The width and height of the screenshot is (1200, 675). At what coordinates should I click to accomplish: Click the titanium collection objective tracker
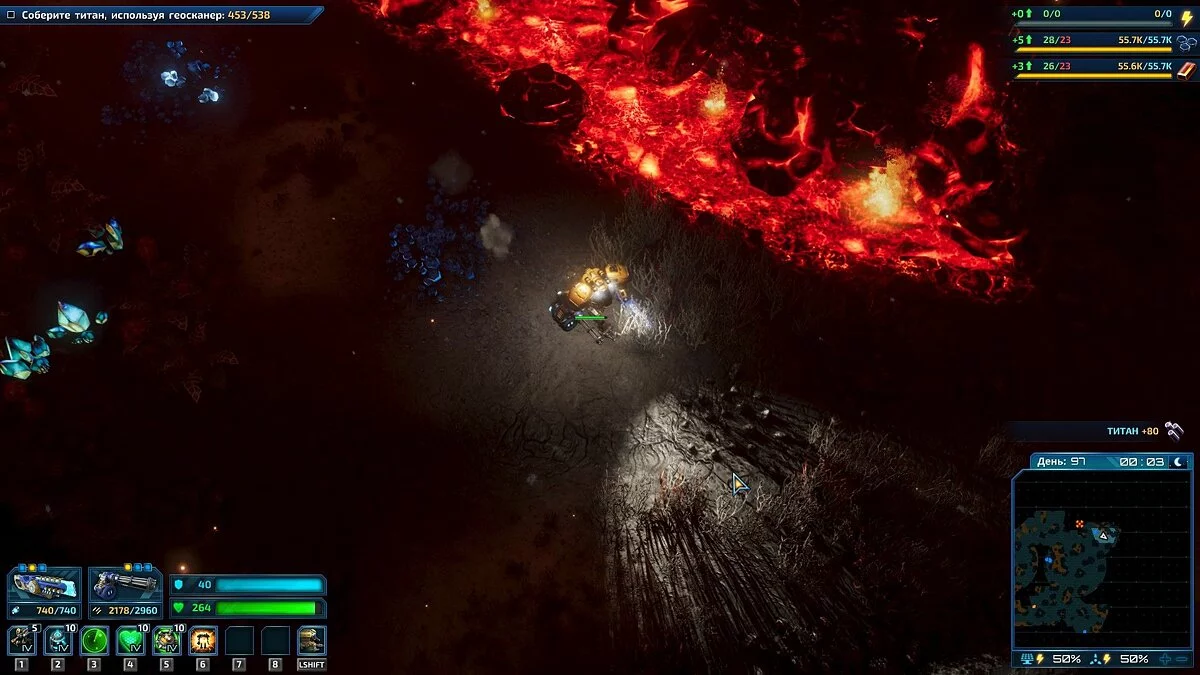click(x=160, y=15)
